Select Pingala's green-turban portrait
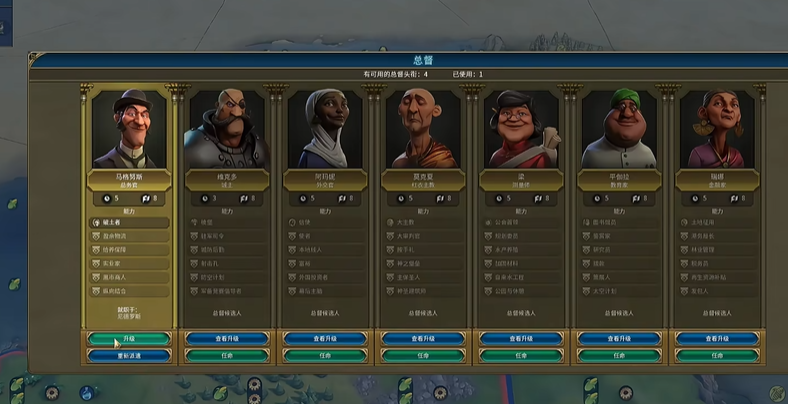Viewport: 788px width, 404px height. click(619, 129)
